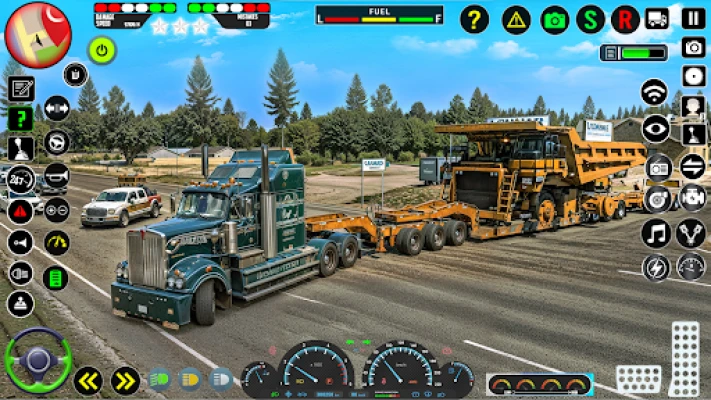Open the notepad edit icon
The width and height of the screenshot is (711, 400).
[x=21, y=88]
